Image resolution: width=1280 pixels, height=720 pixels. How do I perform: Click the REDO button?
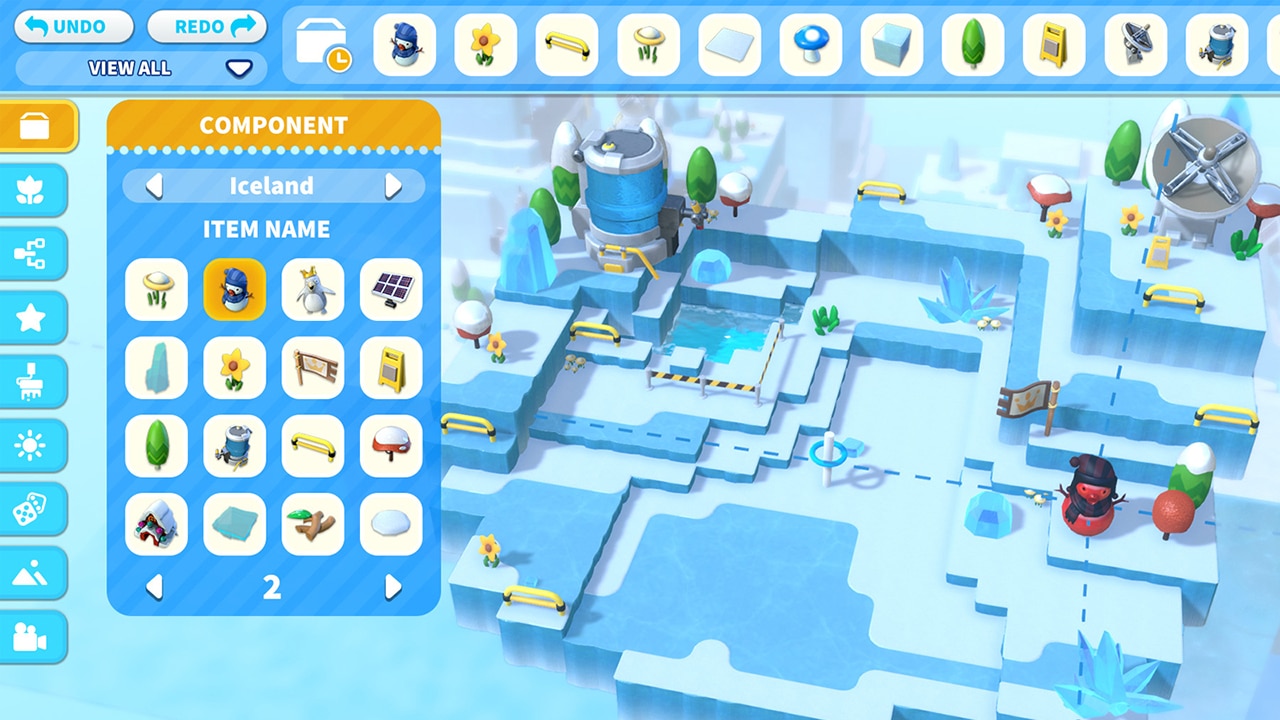[x=207, y=27]
